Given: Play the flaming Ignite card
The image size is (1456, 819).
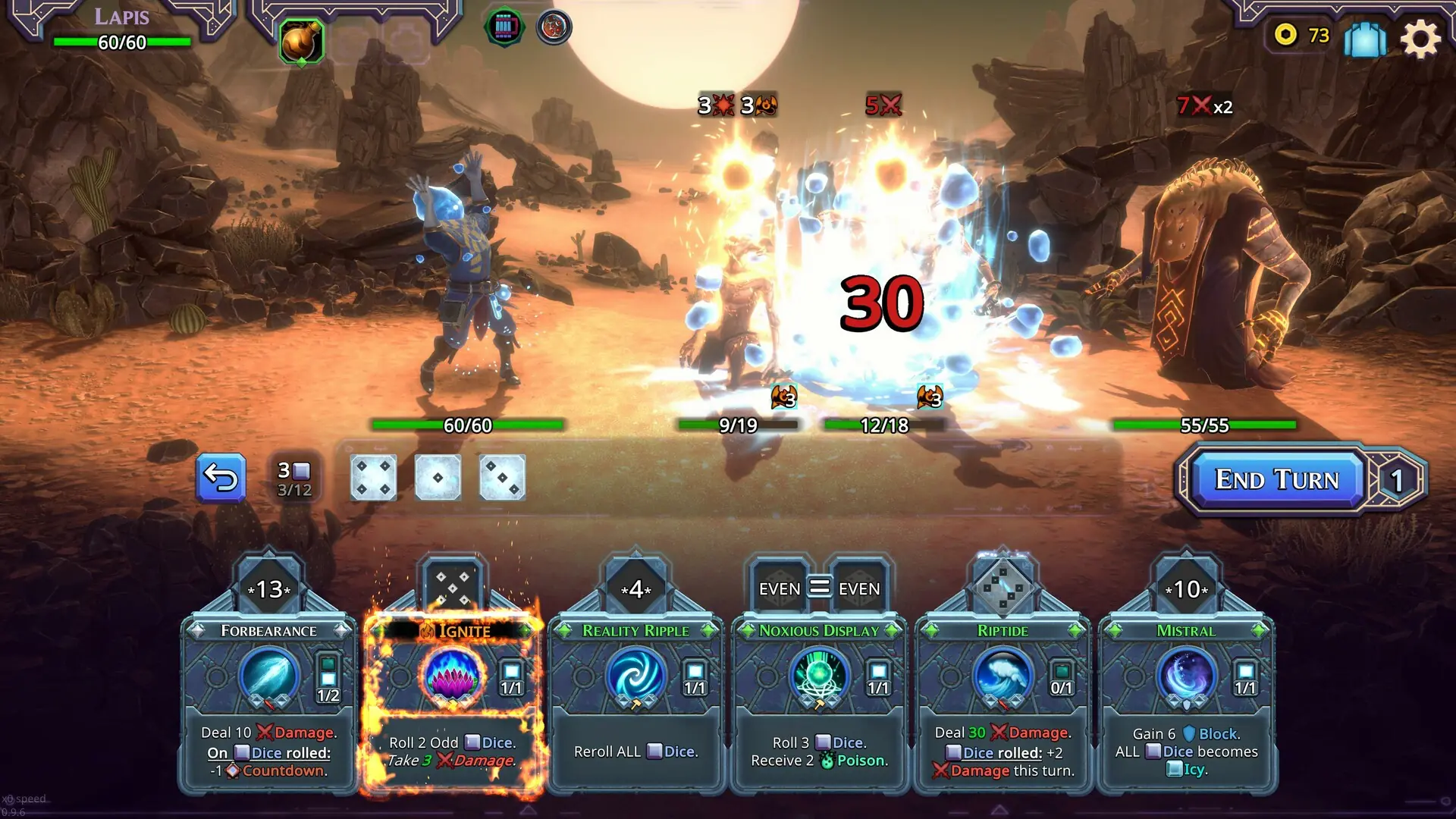Looking at the screenshot, I should (x=453, y=705).
